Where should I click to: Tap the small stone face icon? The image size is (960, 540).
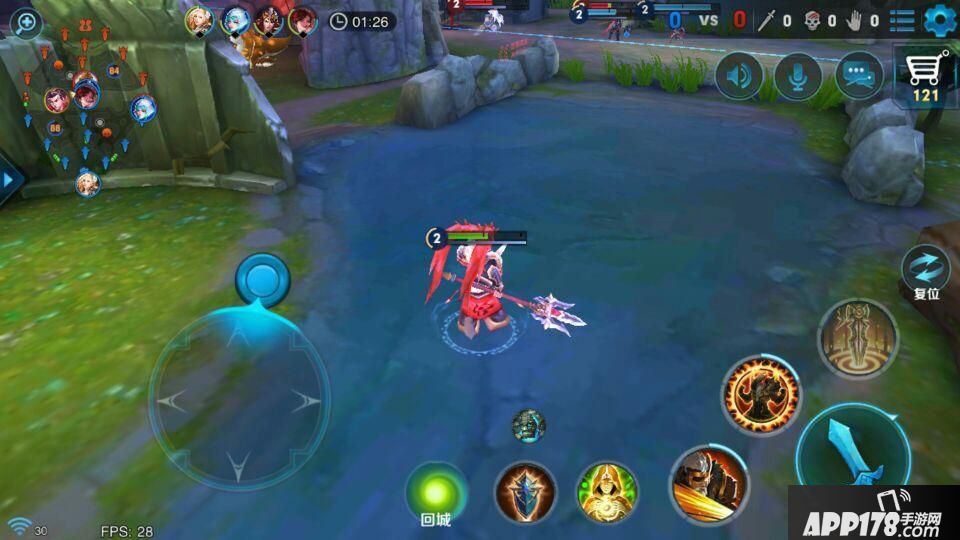(529, 426)
